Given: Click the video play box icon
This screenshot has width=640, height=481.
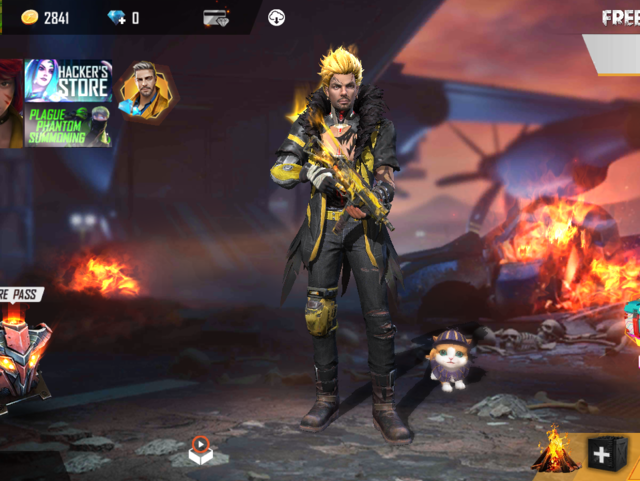Looking at the screenshot, I should (x=200, y=448).
